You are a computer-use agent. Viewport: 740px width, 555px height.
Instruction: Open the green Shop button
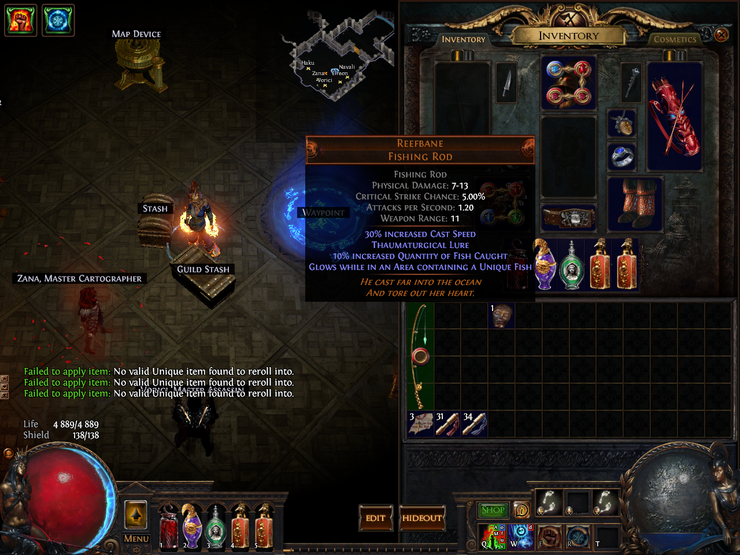[x=491, y=511]
